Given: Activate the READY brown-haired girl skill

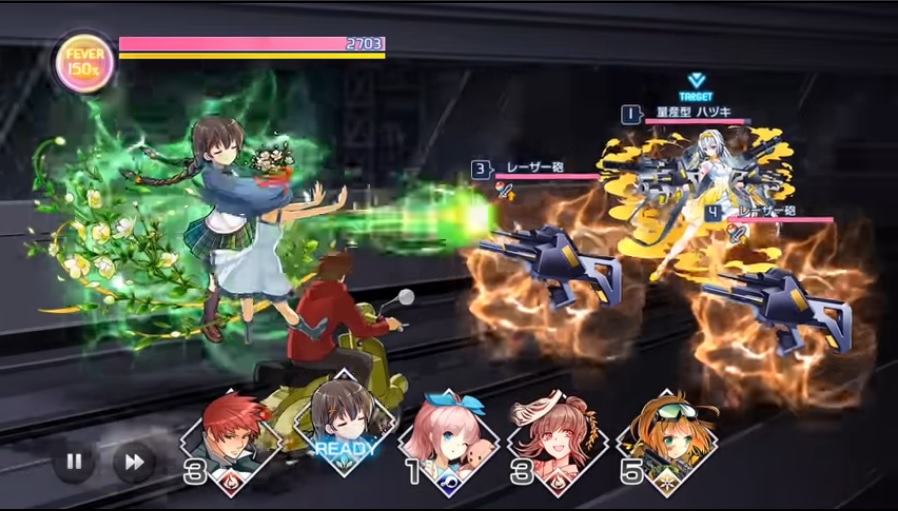Looking at the screenshot, I should coord(341,432).
